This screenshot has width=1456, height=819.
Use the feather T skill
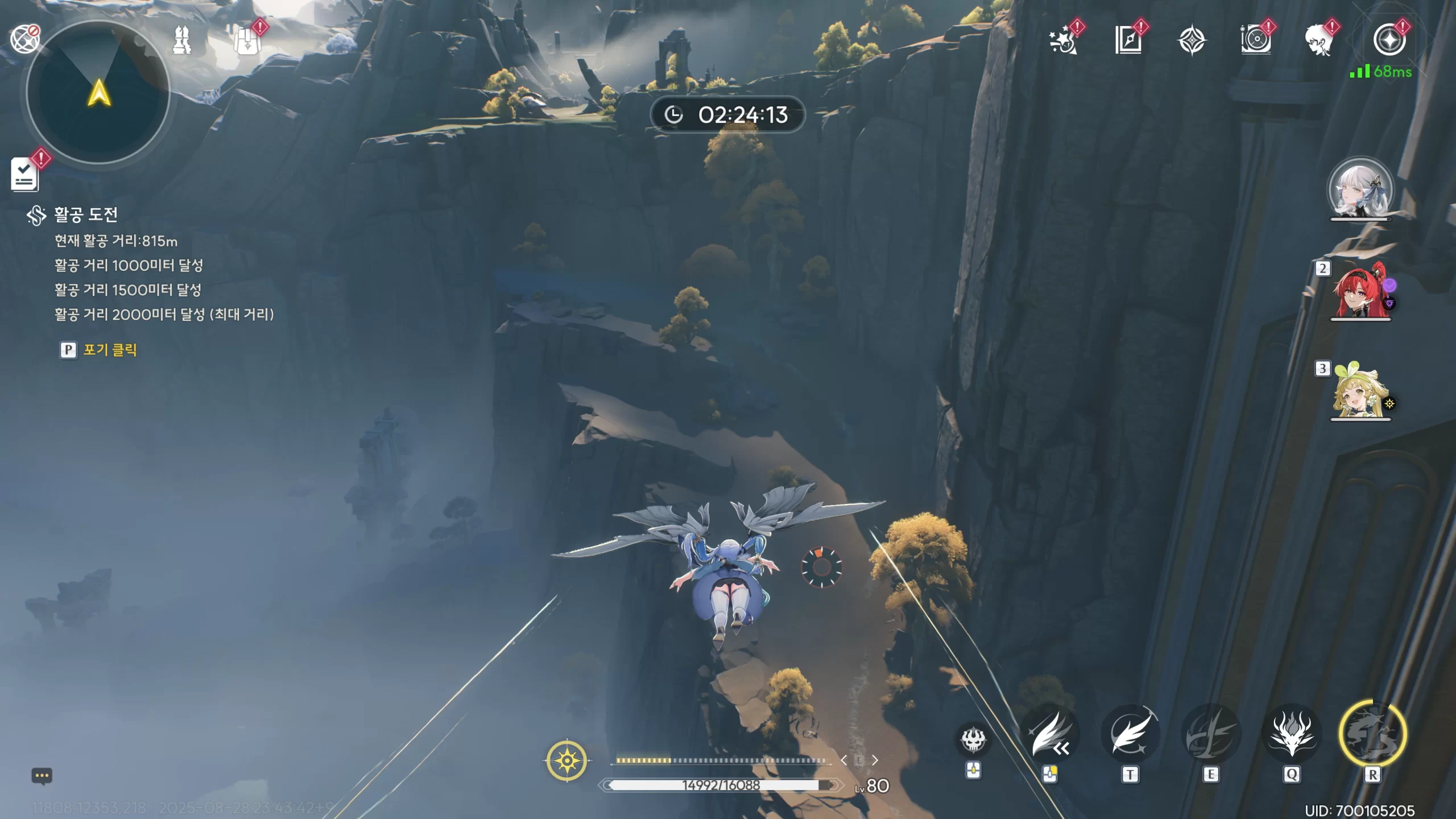[1130, 735]
